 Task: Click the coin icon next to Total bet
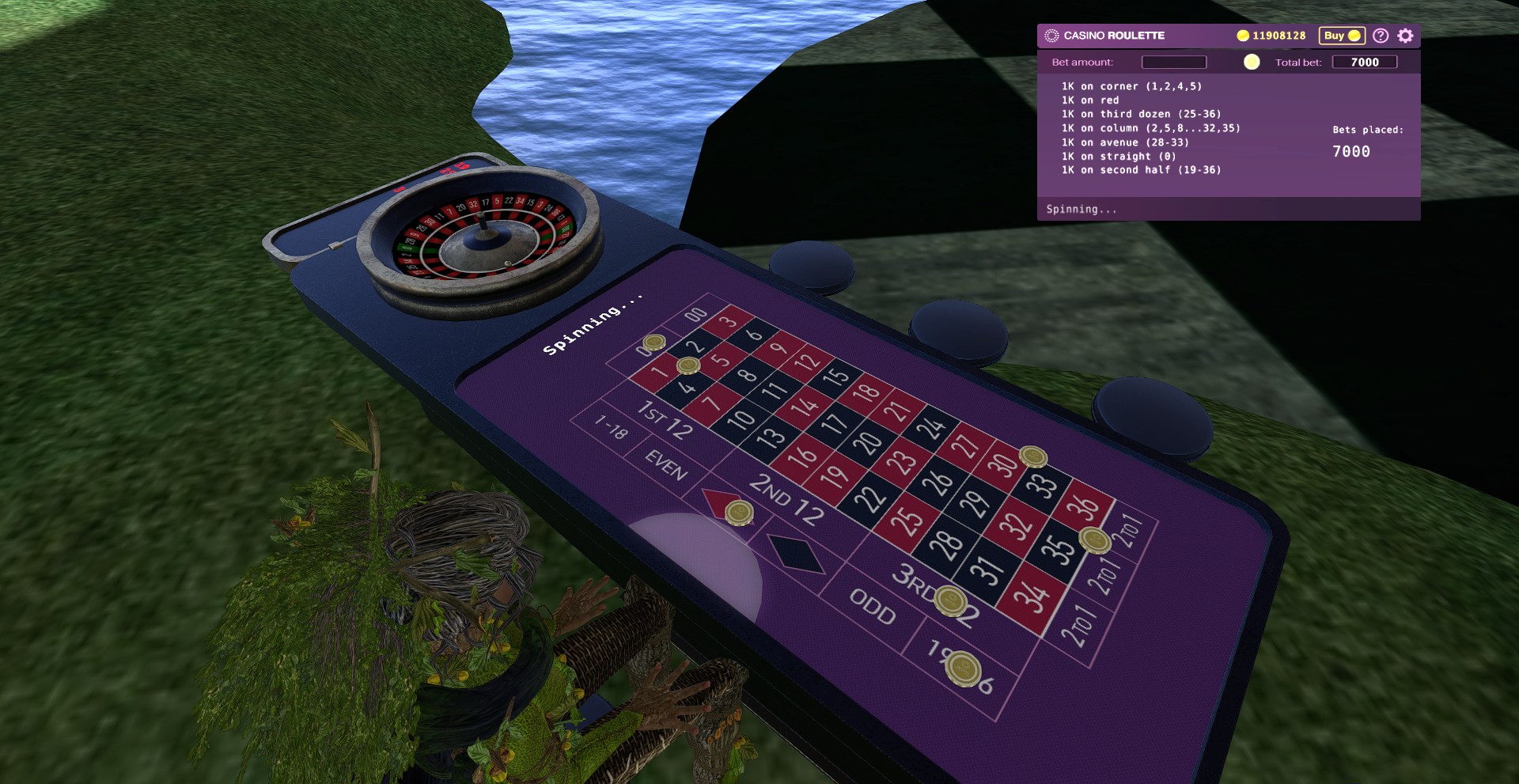(x=1252, y=62)
